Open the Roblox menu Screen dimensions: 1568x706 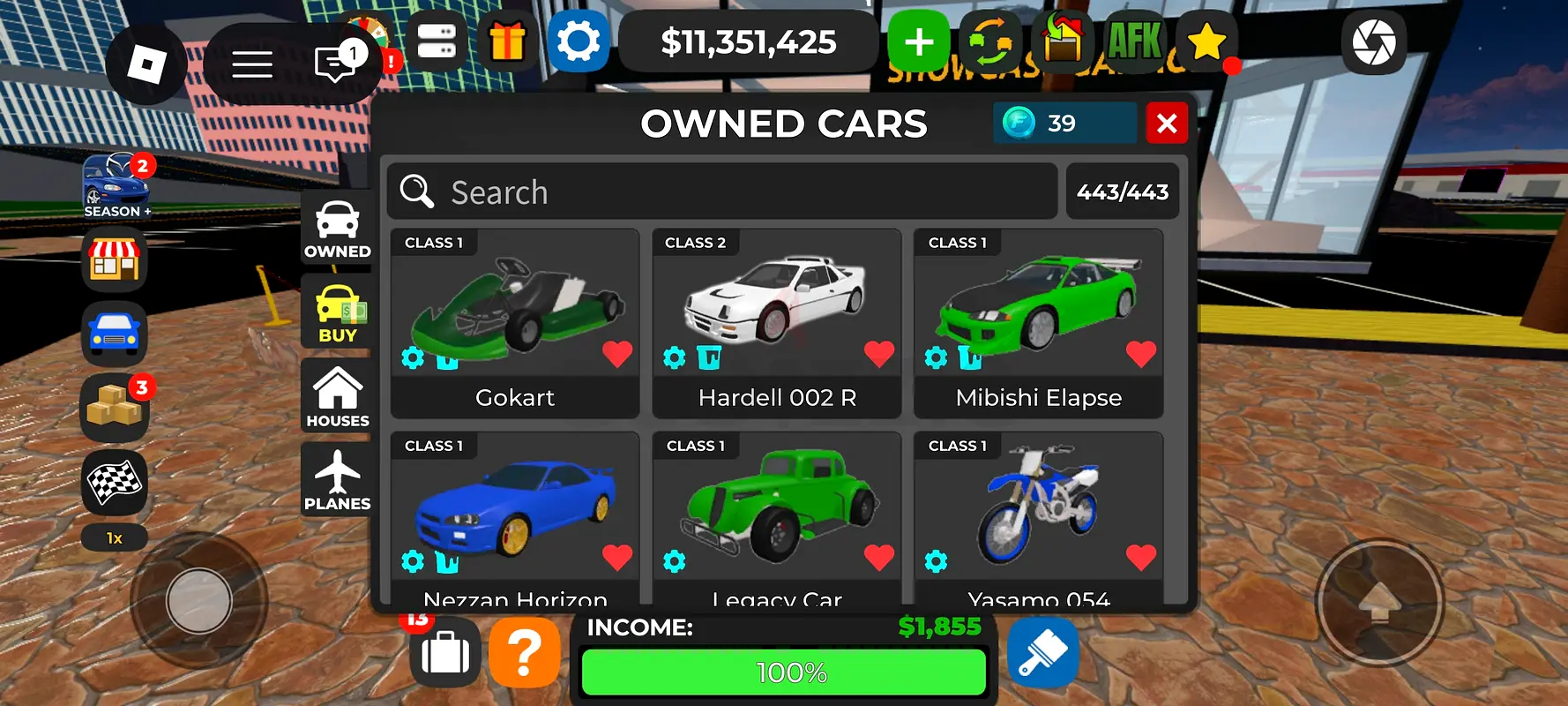(146, 64)
